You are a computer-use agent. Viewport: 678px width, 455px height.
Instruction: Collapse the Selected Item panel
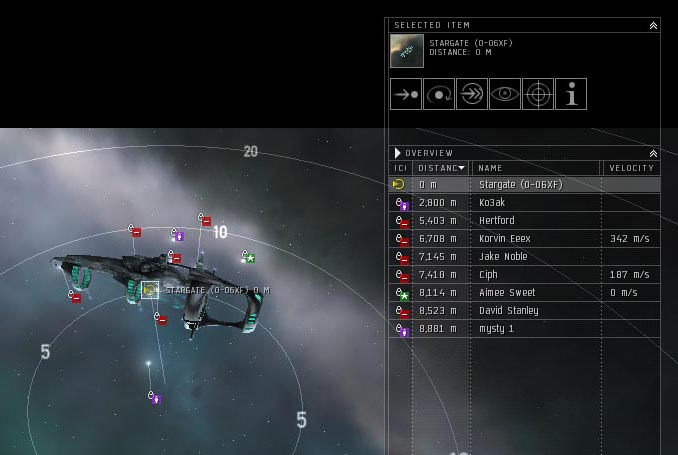(653, 25)
